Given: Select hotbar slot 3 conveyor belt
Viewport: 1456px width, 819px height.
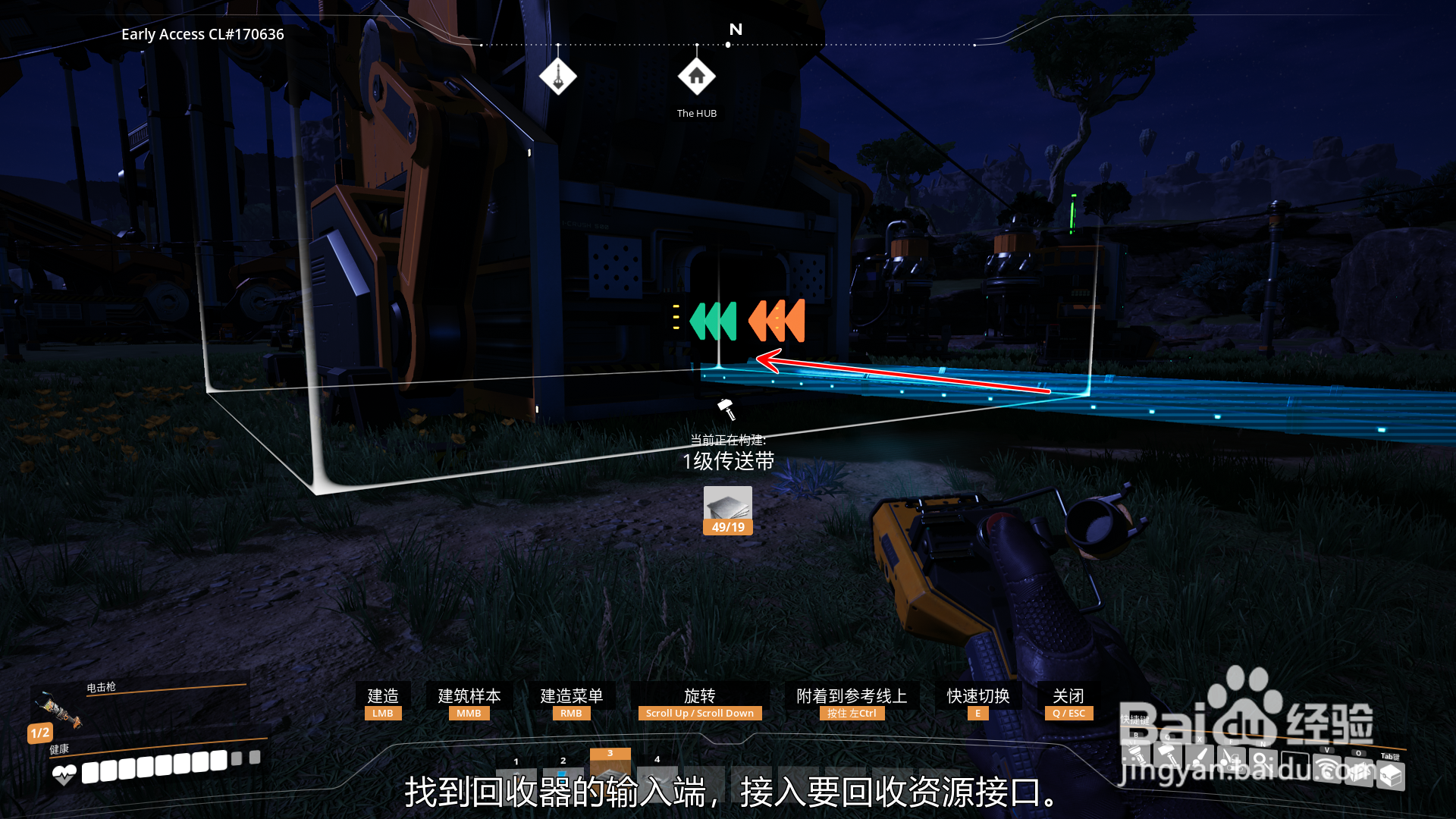Looking at the screenshot, I should point(610,767).
